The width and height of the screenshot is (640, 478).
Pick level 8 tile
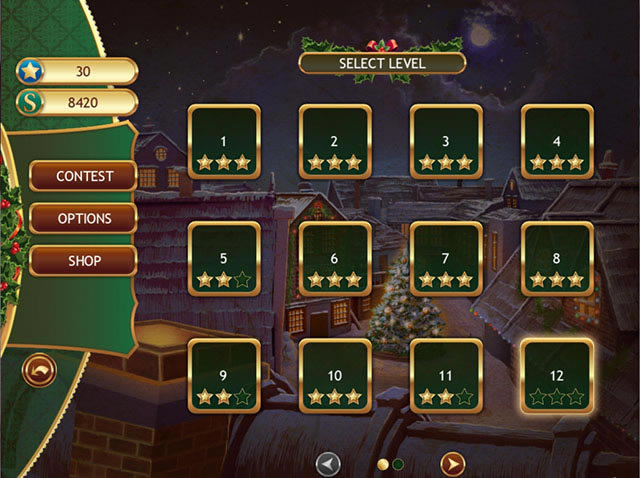point(557,258)
